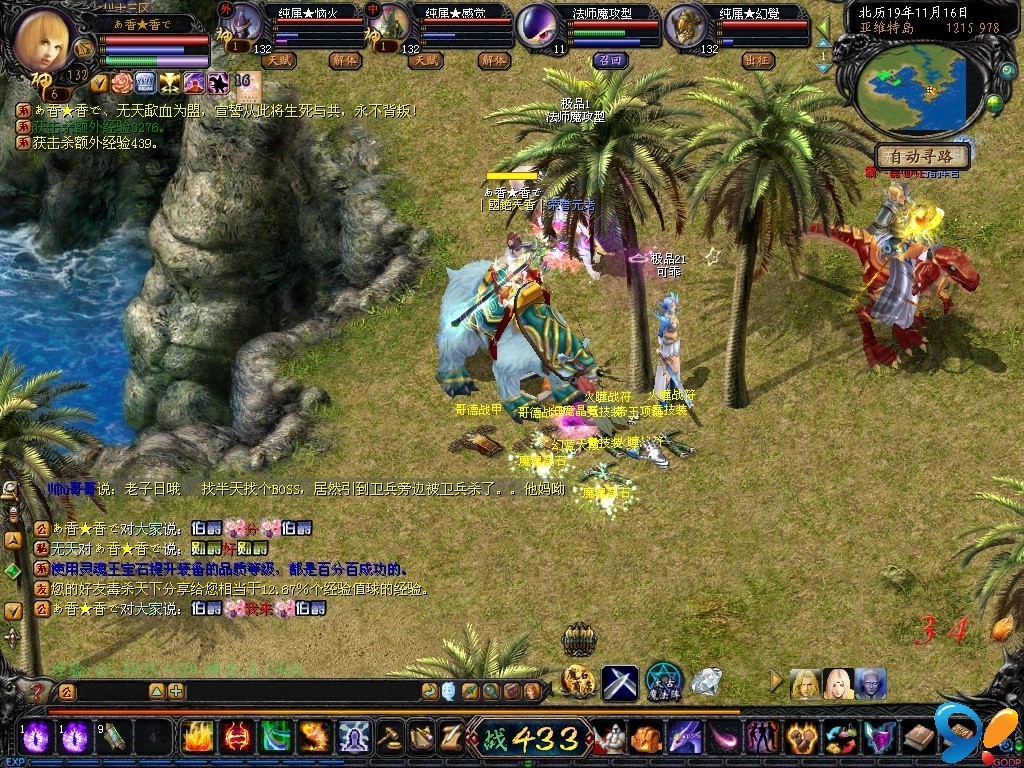
Task: Click the red question mark help button
Action: (37, 691)
